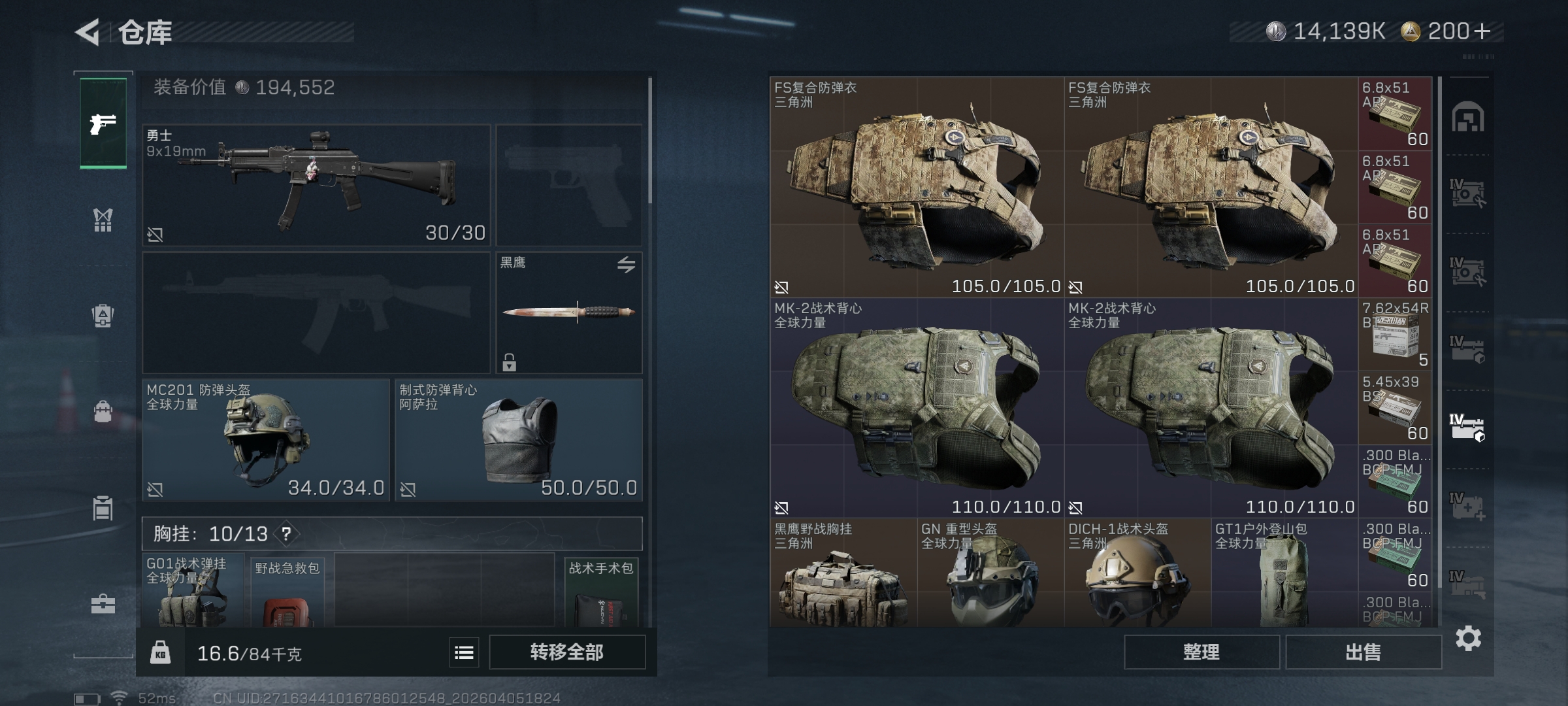The width and height of the screenshot is (1568, 706).
Task: Select the 勇士 9x19mm weapon slot
Action: tap(316, 186)
